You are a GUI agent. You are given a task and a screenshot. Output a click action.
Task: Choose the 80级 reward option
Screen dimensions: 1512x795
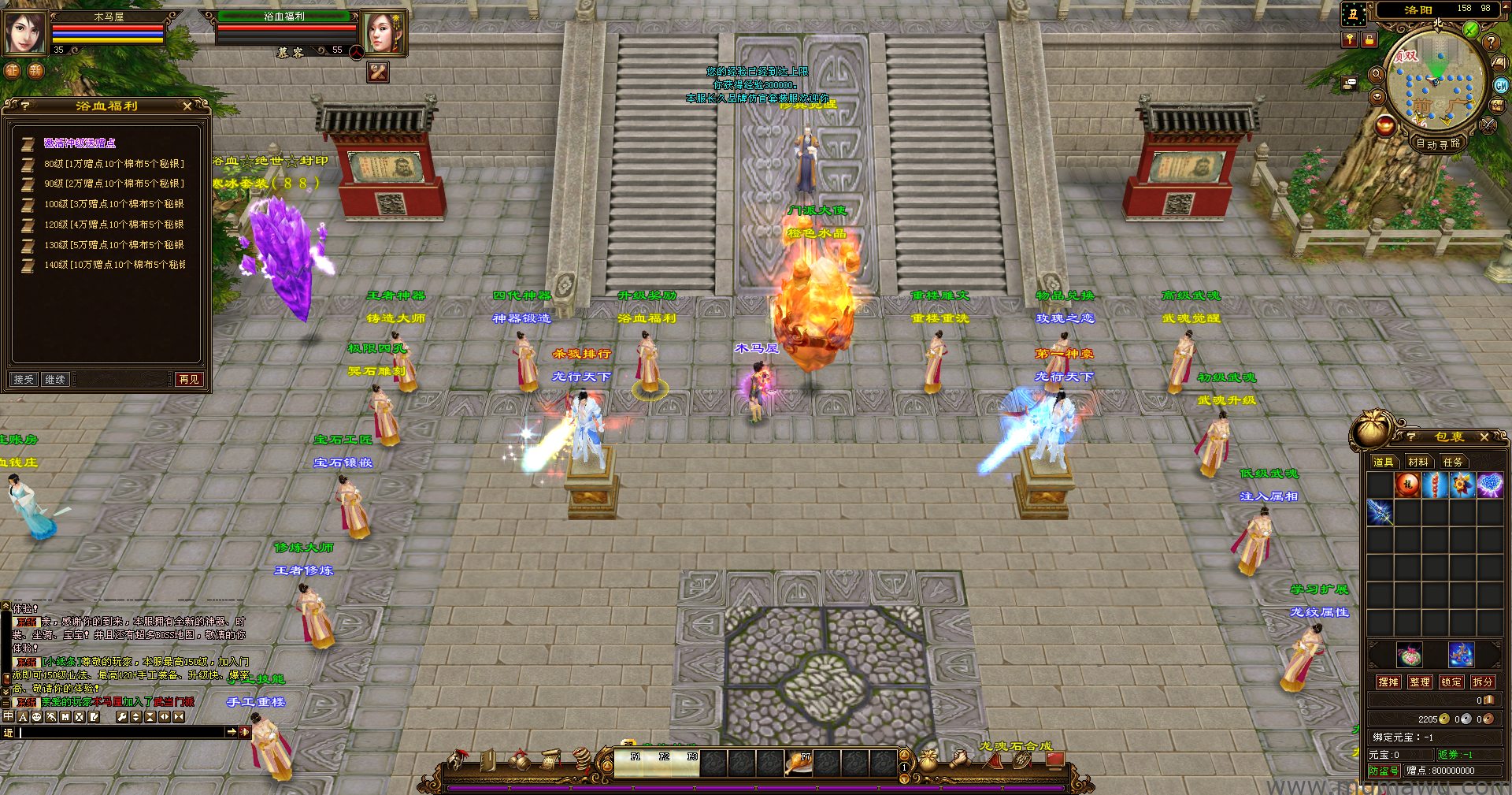[x=113, y=164]
